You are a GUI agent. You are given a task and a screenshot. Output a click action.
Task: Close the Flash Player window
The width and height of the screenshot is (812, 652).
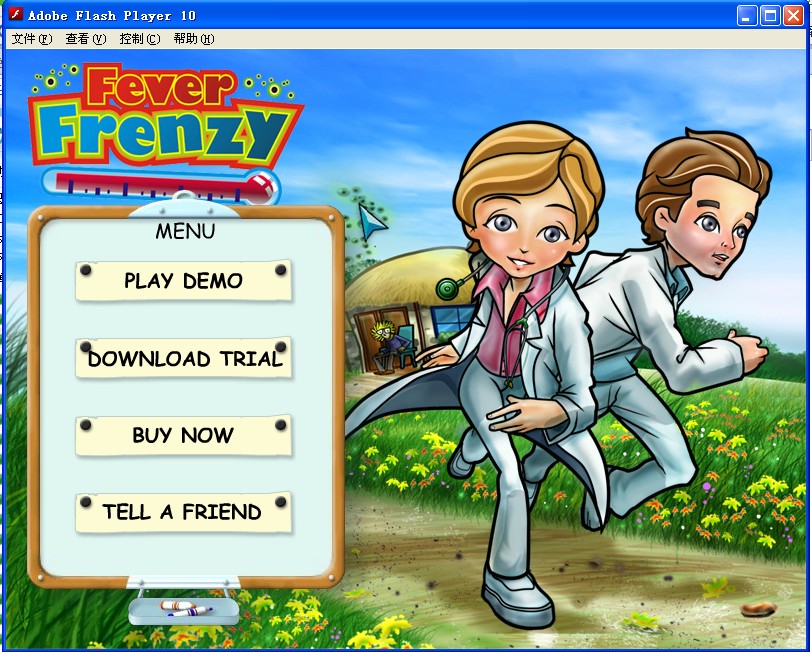(x=793, y=15)
